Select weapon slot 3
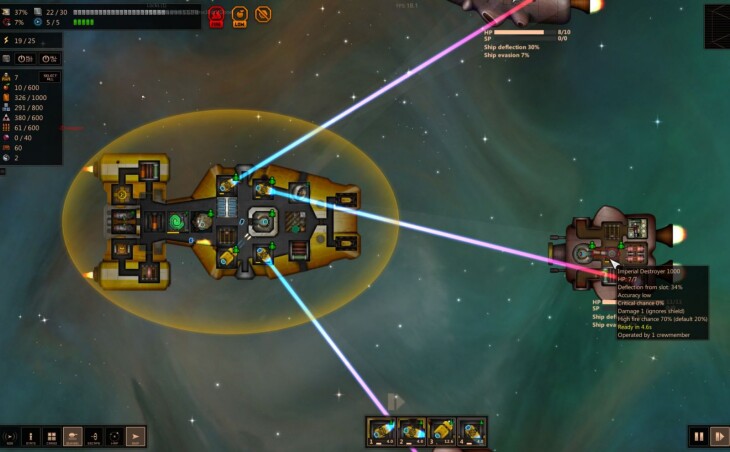This screenshot has width=730, height=452. coord(442,430)
